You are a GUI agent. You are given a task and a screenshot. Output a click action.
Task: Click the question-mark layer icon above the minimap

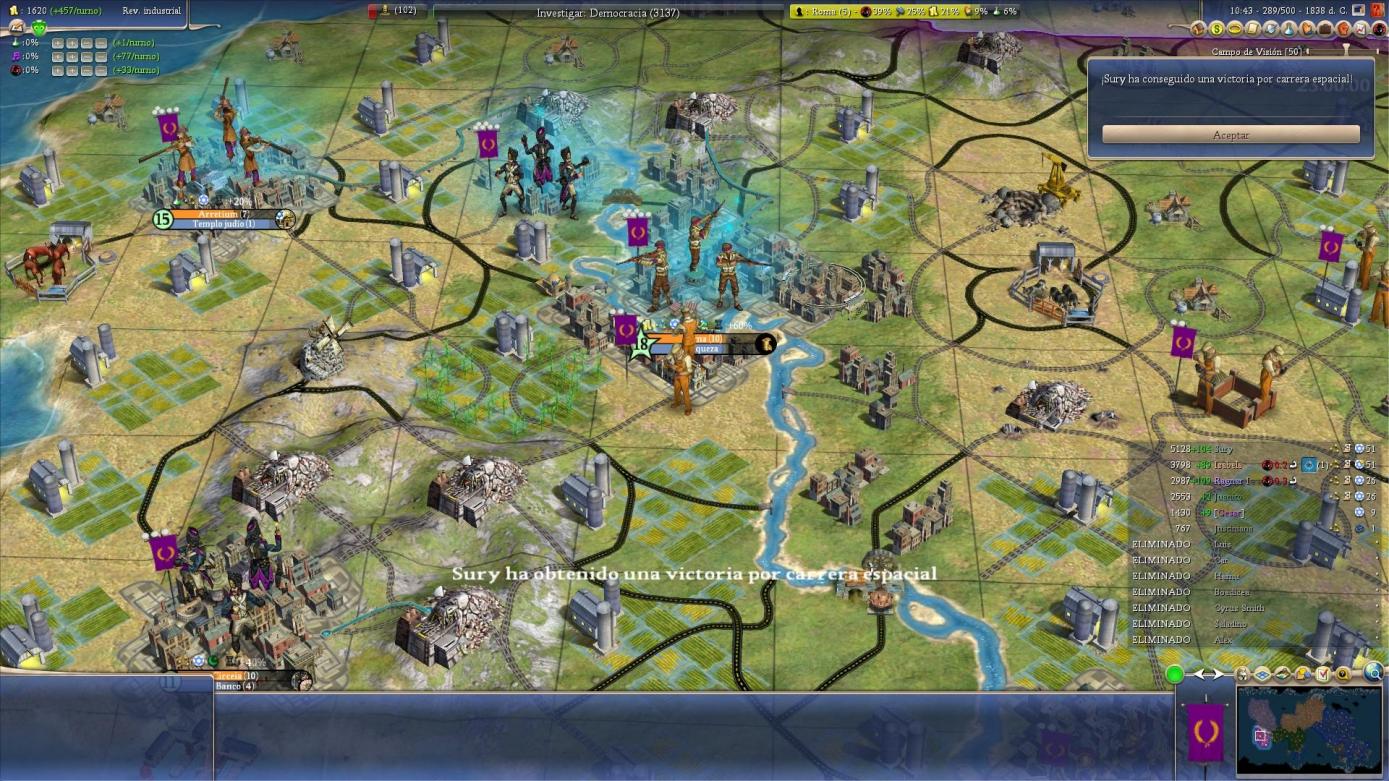1343,674
